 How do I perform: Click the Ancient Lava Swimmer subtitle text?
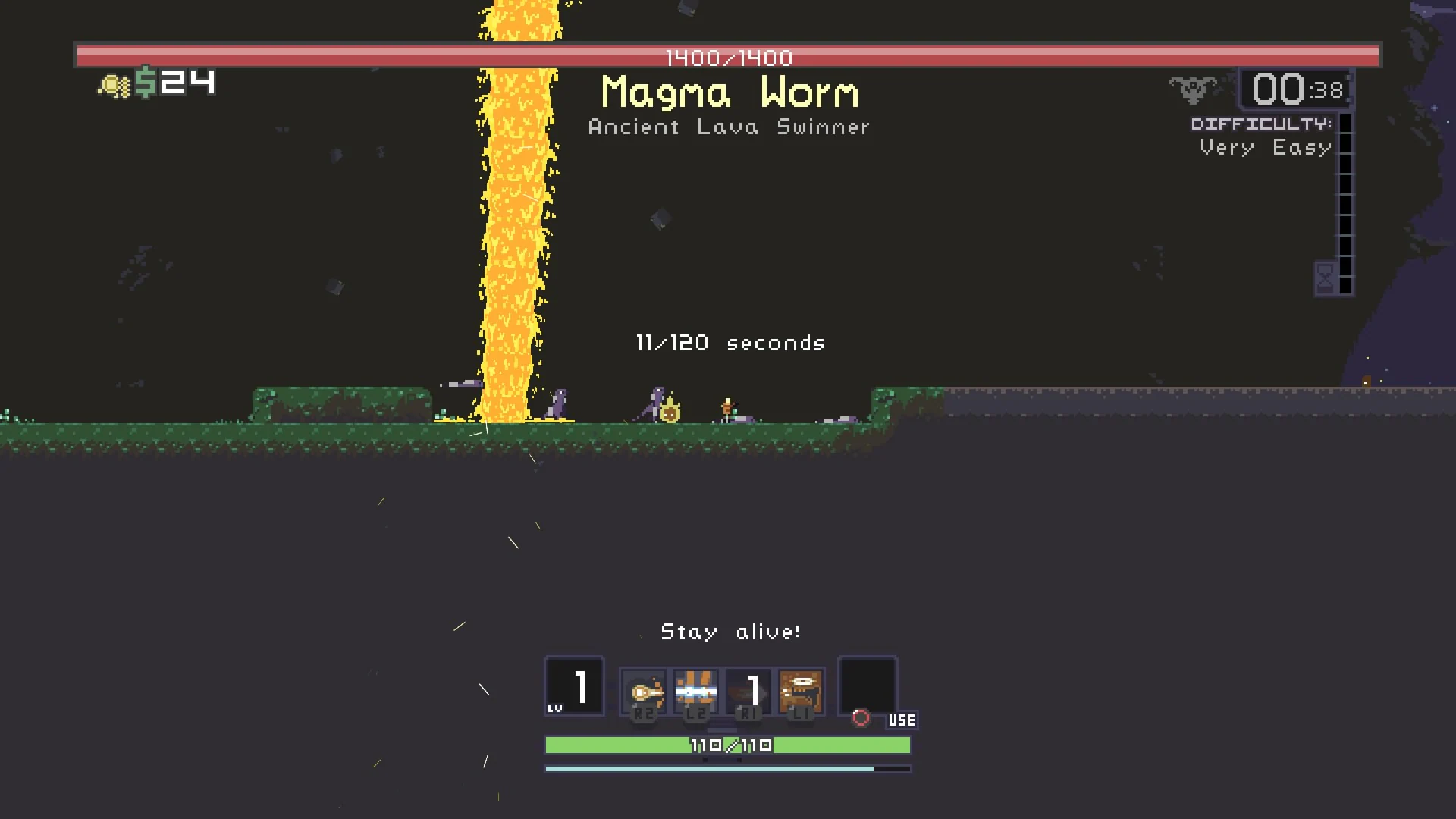pos(729,127)
